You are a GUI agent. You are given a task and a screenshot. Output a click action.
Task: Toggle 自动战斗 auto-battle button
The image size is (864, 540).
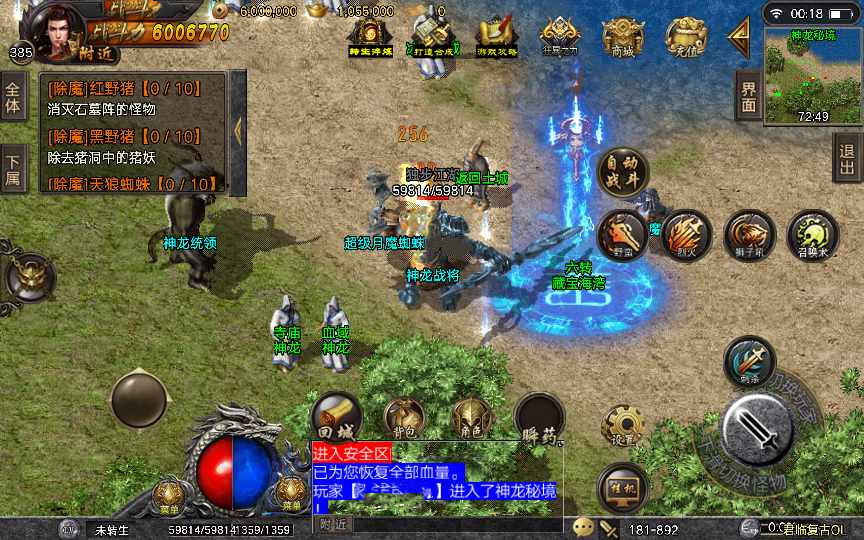pyautogui.click(x=622, y=172)
